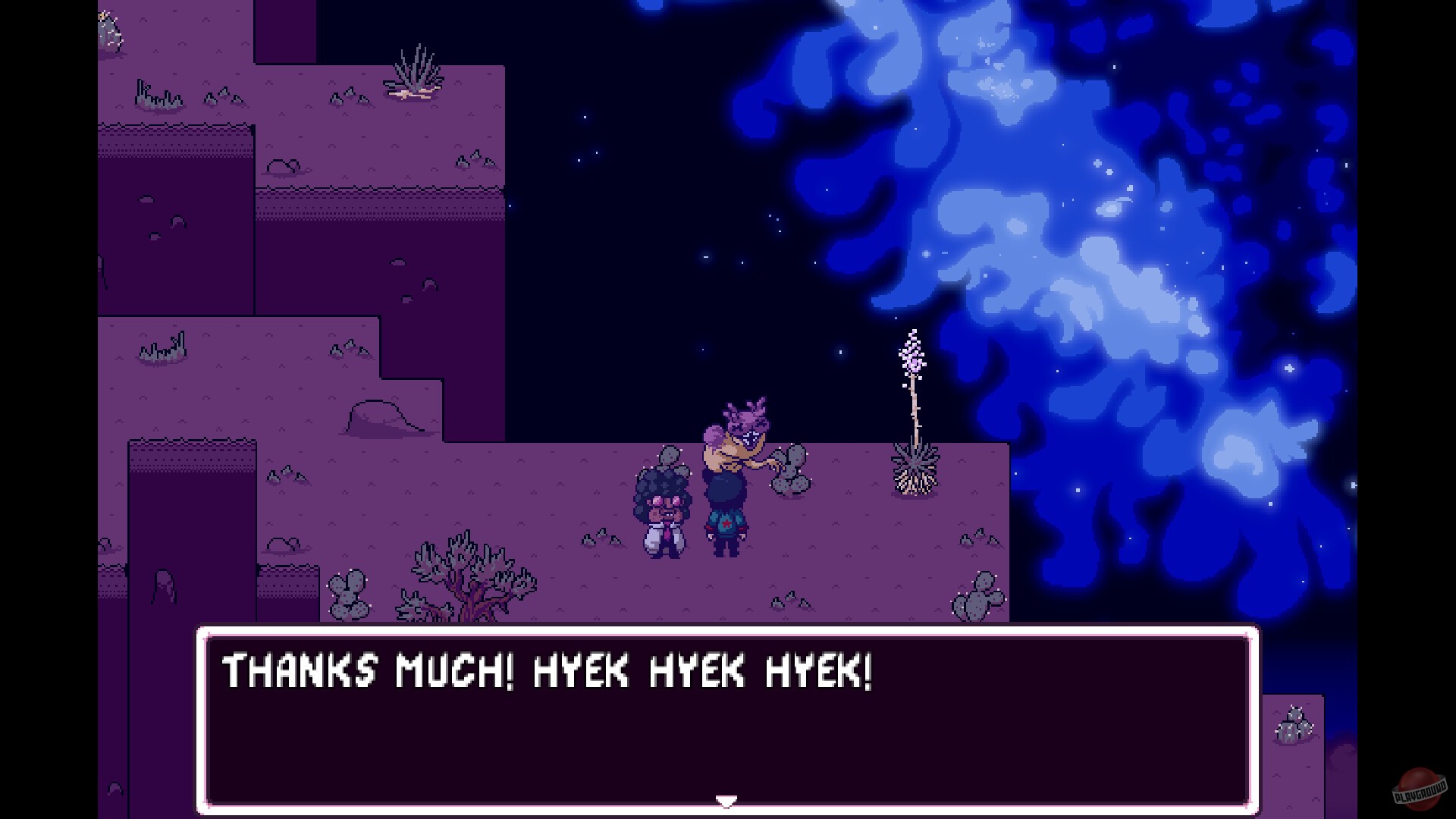Click the player character with the afro
The width and height of the screenshot is (1456, 819).
coord(662,510)
